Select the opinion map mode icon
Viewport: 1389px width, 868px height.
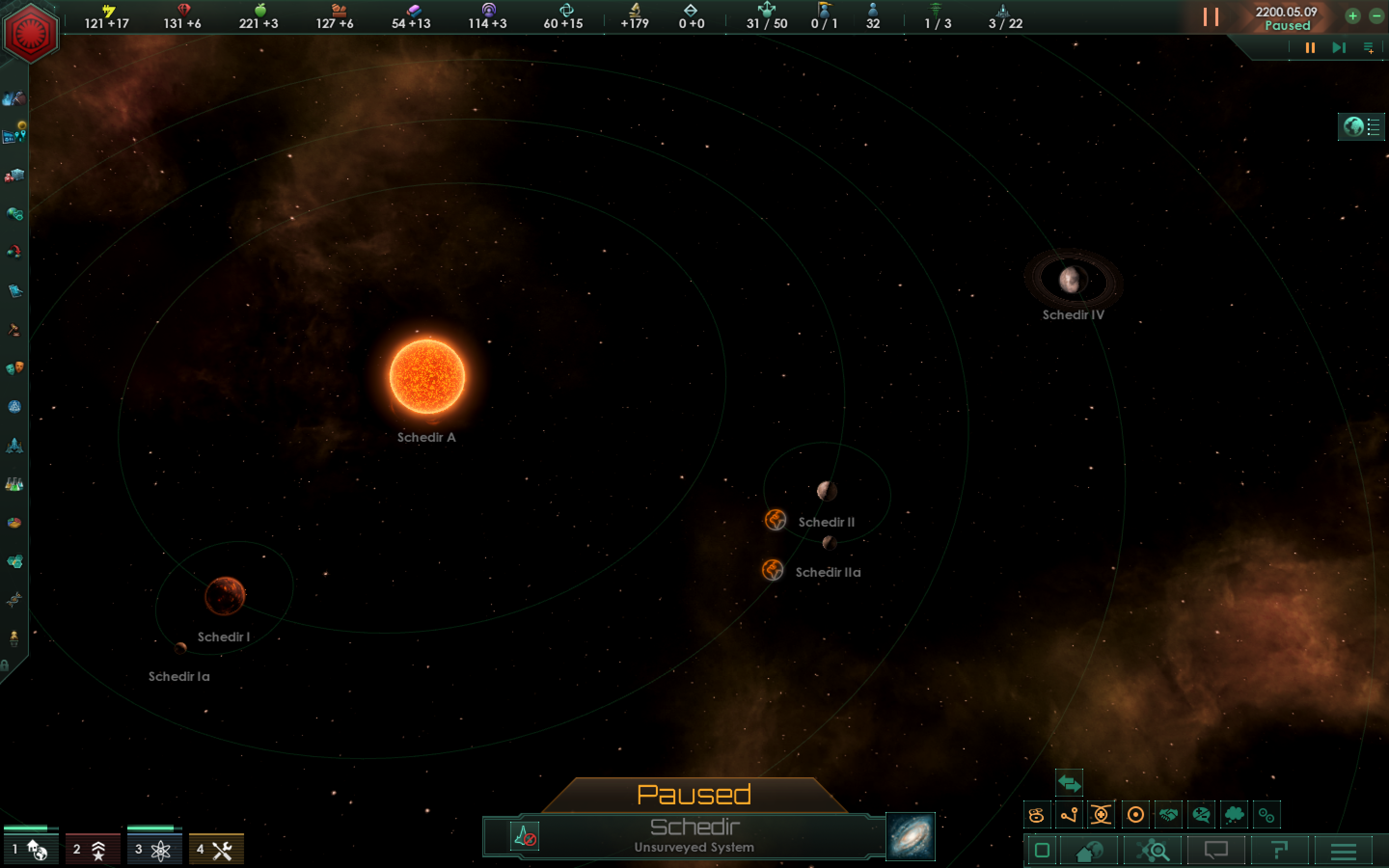click(x=1201, y=815)
